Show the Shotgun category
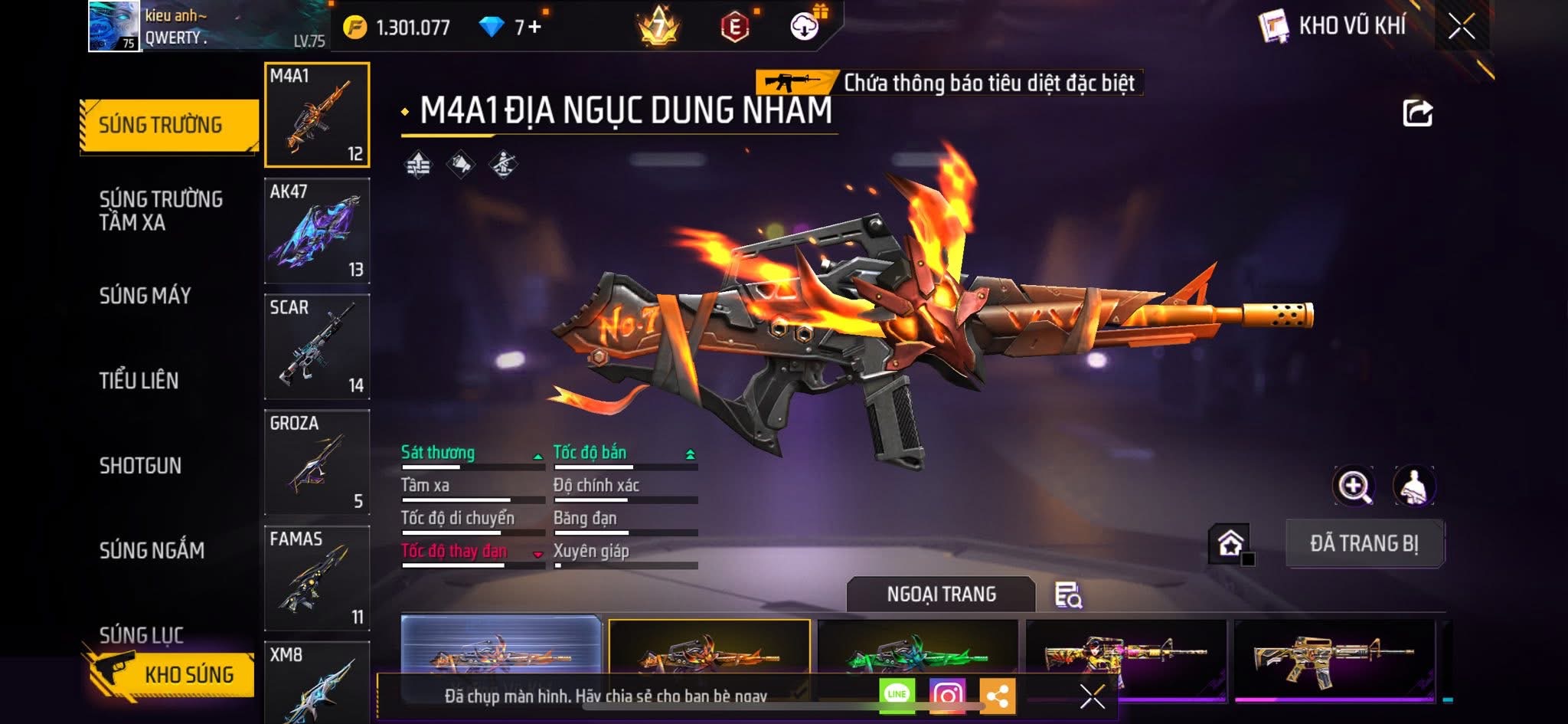This screenshot has height=724, width=1568. (x=141, y=466)
